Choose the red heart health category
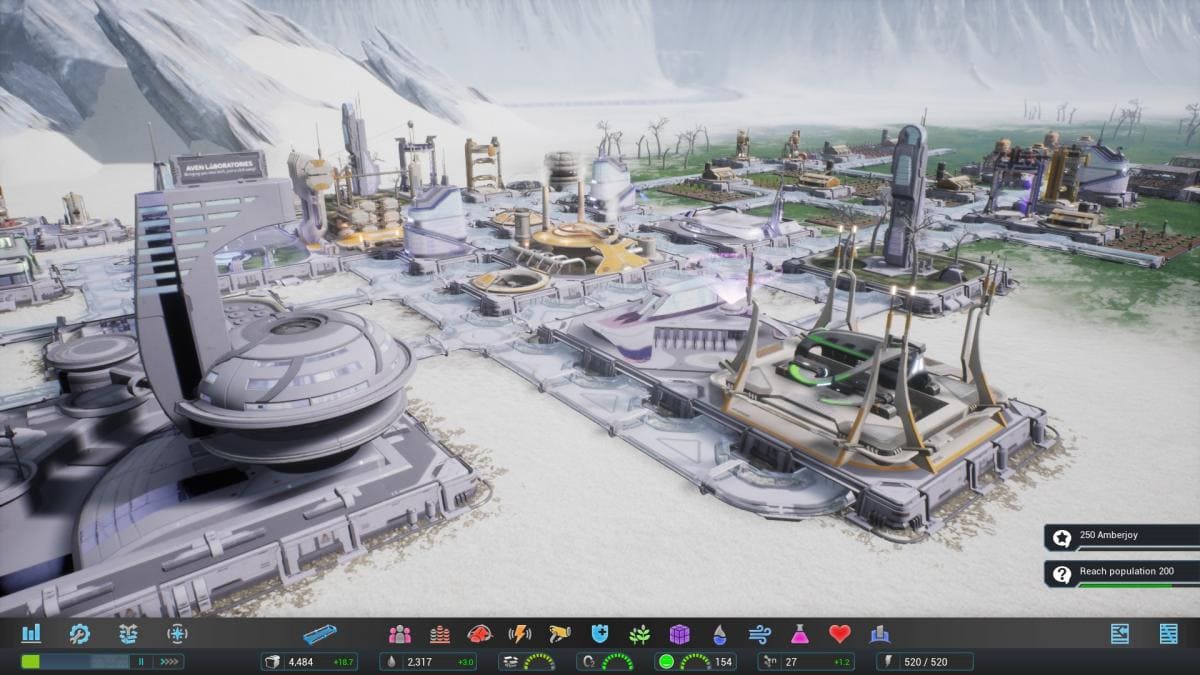This screenshot has width=1200, height=675. point(840,634)
